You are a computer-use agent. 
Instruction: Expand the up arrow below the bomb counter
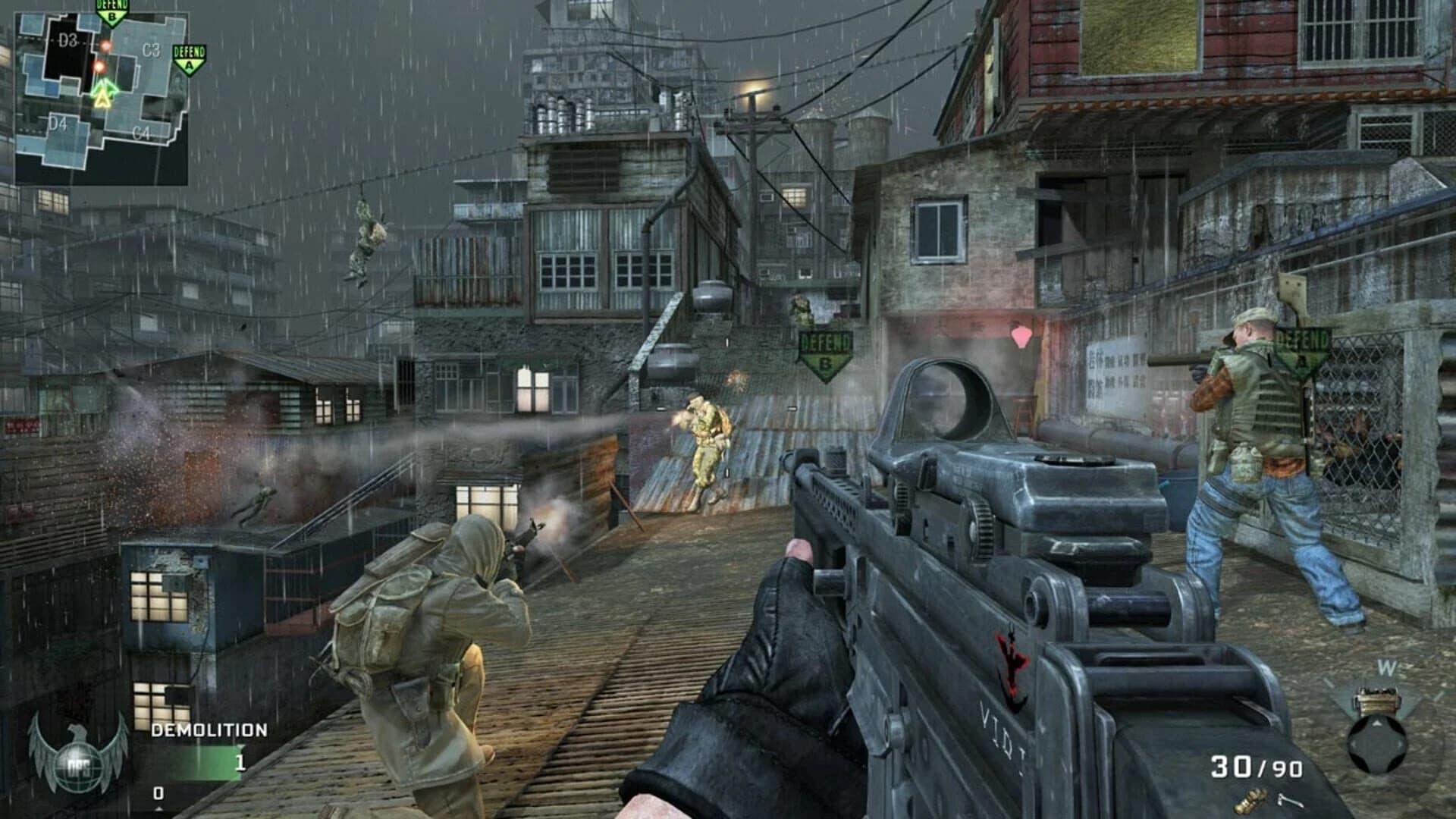(159, 809)
